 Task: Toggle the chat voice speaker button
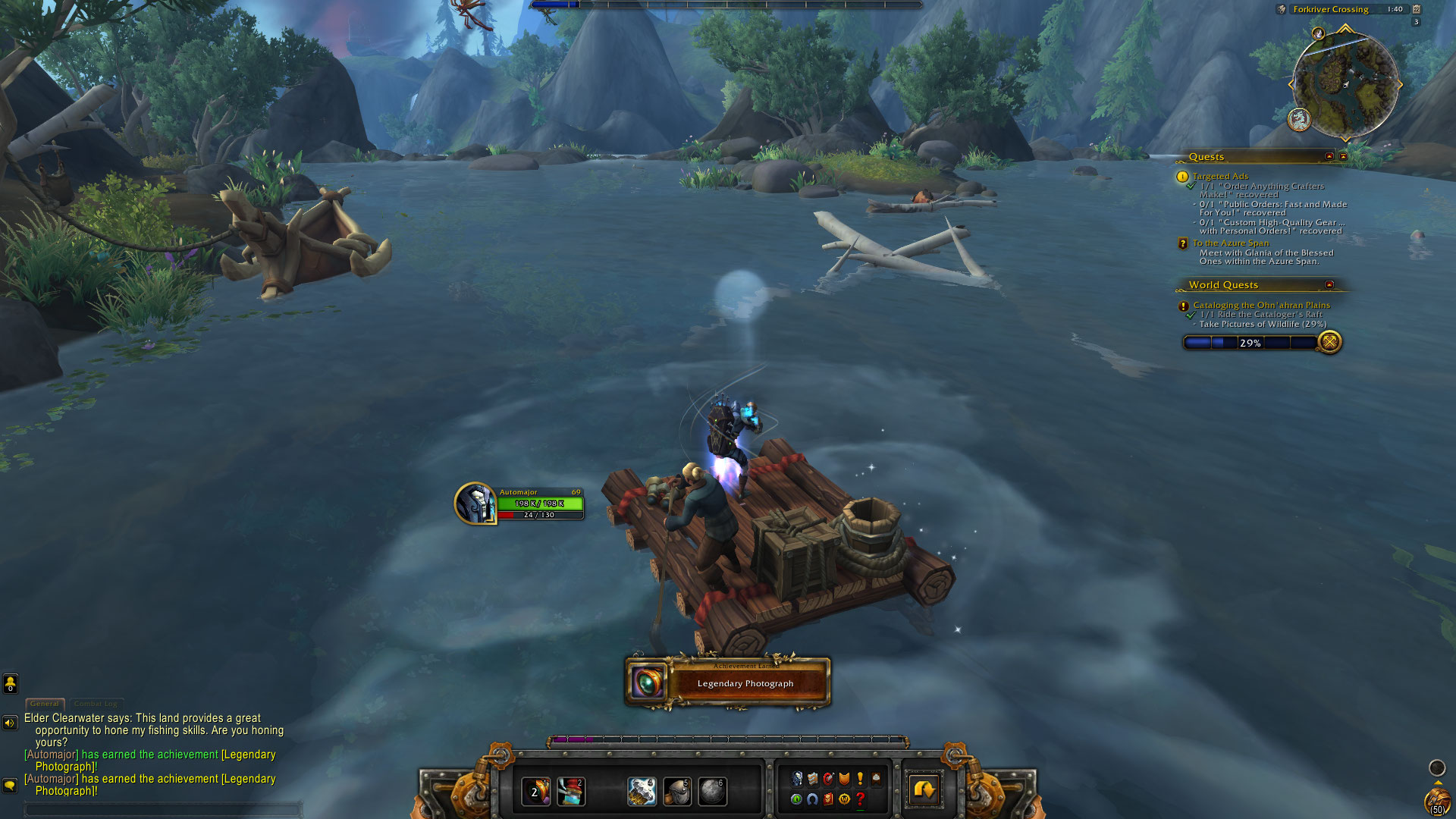10,723
